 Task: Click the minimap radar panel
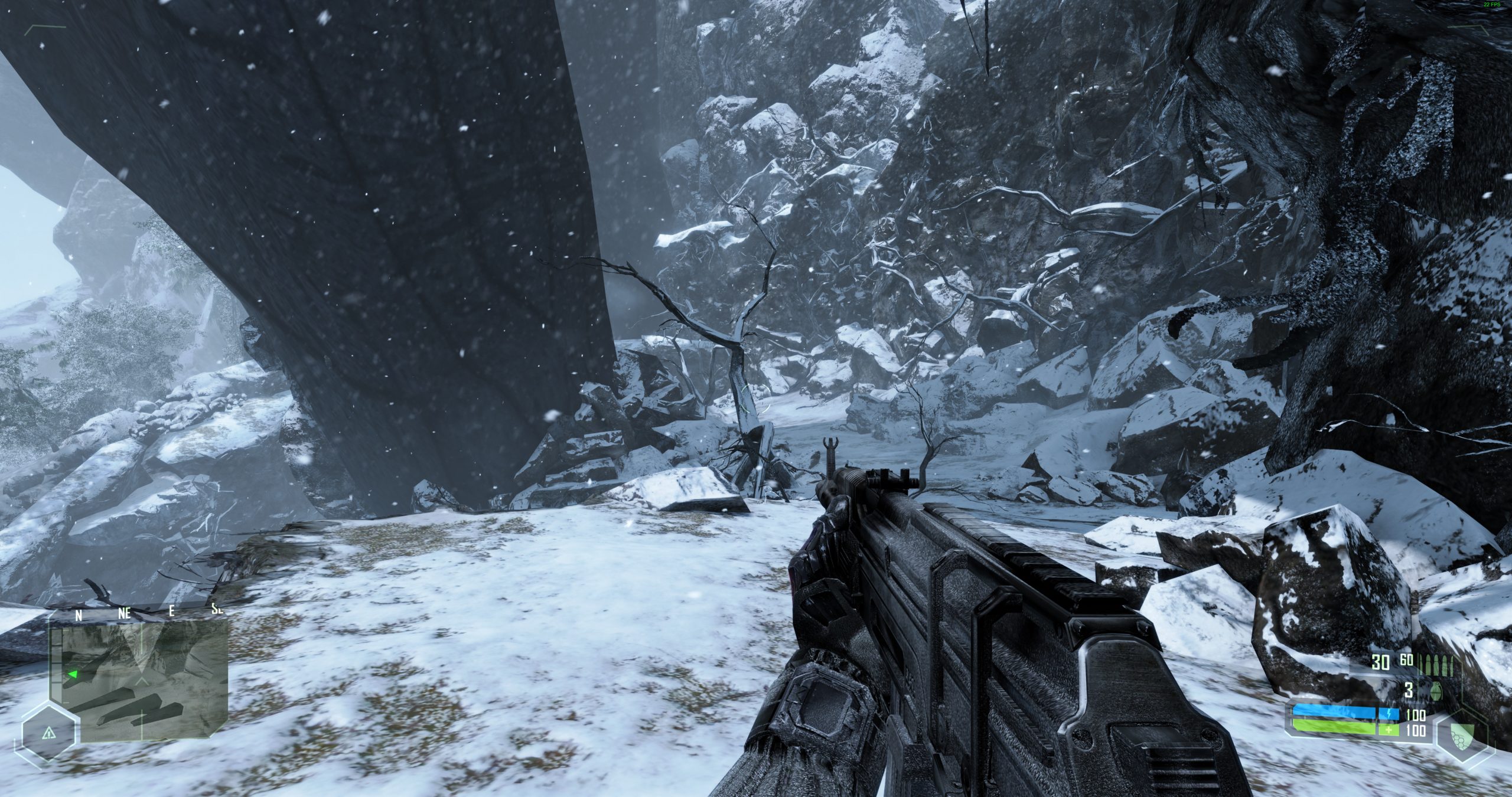pyautogui.click(x=145, y=682)
